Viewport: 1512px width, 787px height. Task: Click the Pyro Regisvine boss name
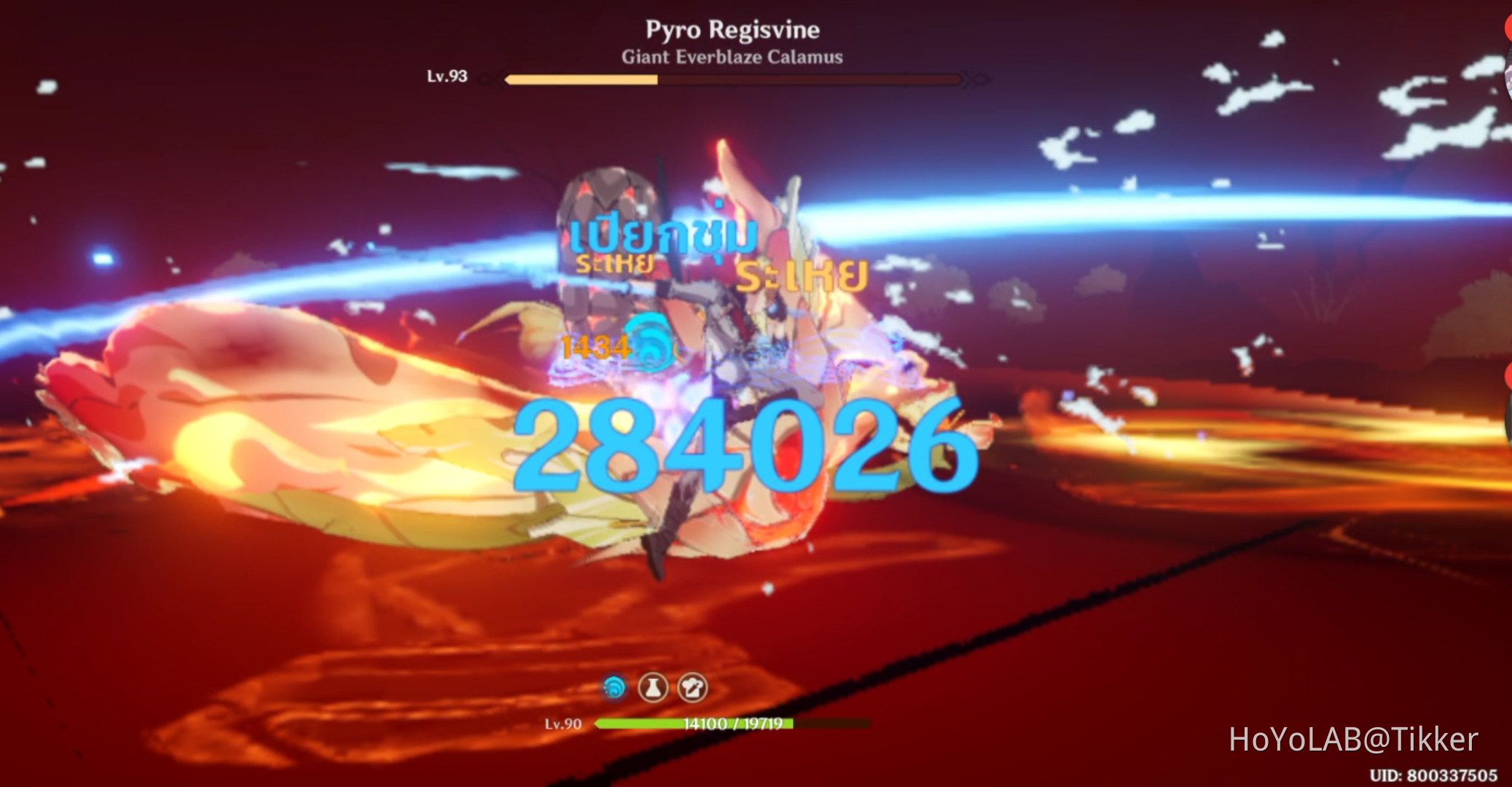[x=732, y=31]
